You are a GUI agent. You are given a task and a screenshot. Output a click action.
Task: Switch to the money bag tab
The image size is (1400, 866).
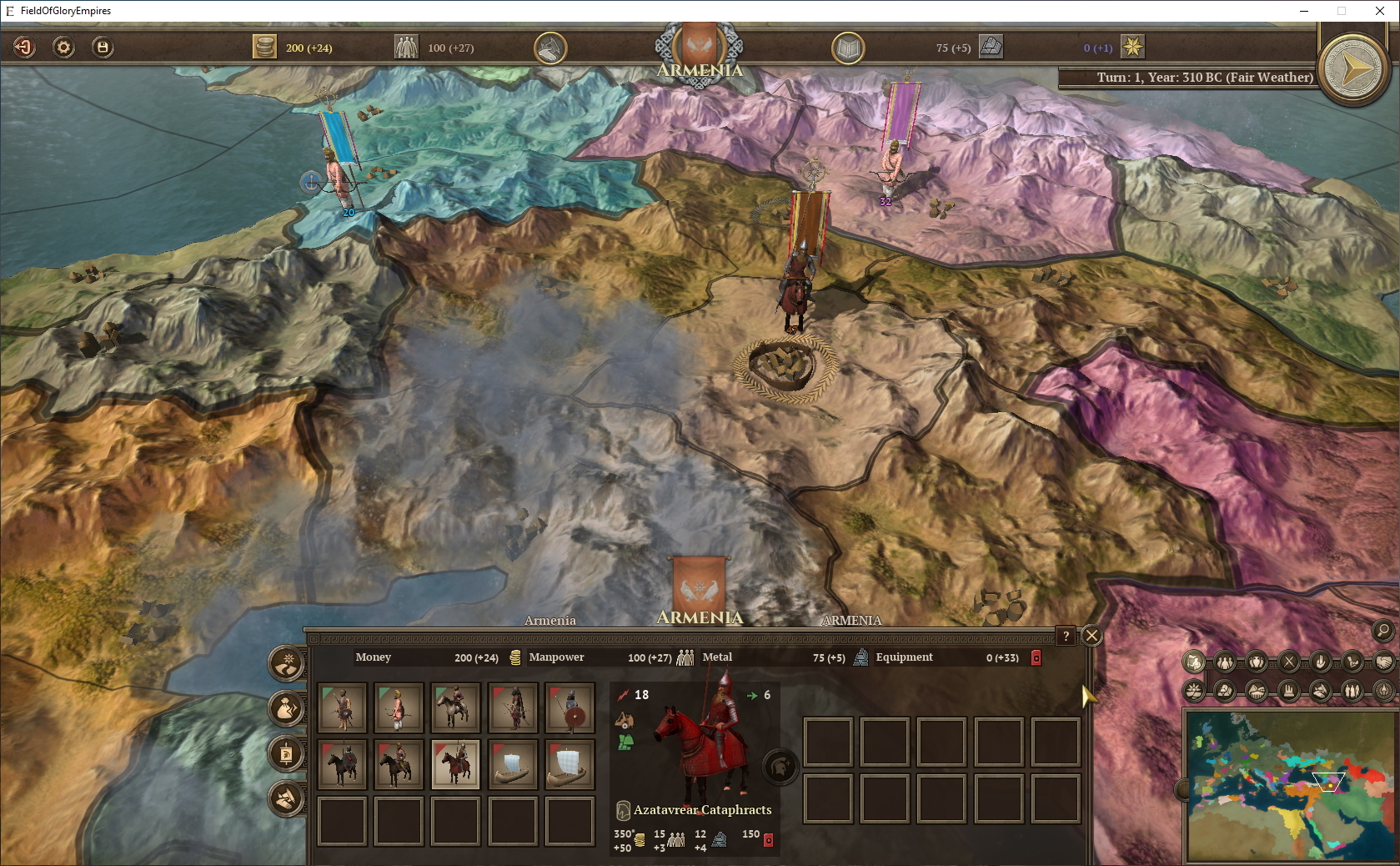pyautogui.click(x=286, y=708)
